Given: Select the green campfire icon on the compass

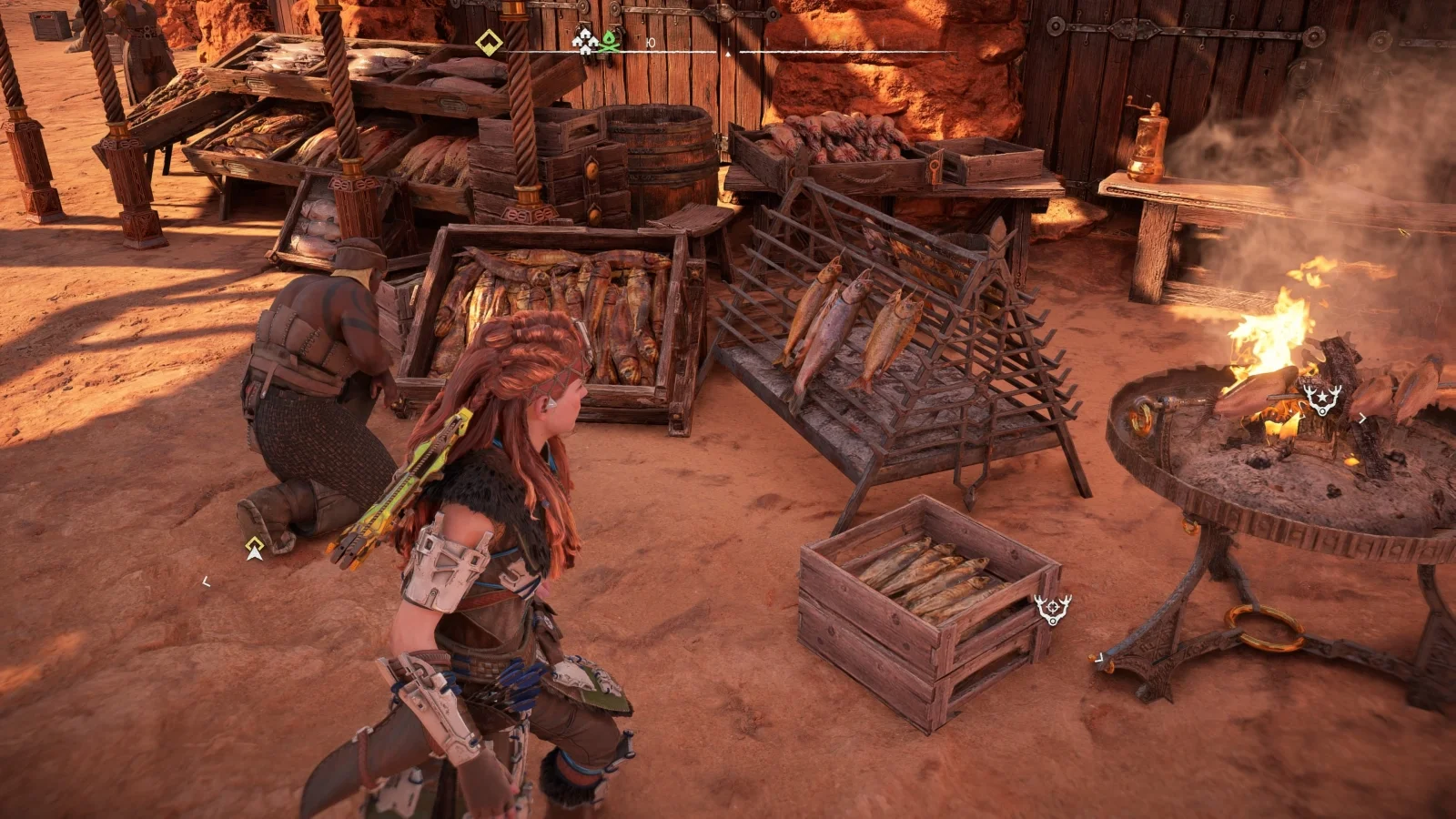Looking at the screenshot, I should click(x=610, y=43).
